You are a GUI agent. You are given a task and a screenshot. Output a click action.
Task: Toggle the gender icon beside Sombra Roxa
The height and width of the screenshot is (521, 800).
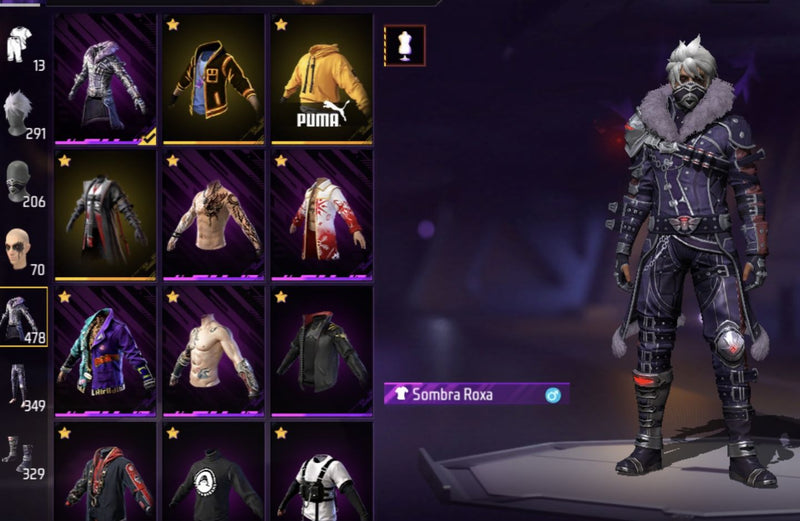pyautogui.click(x=553, y=395)
